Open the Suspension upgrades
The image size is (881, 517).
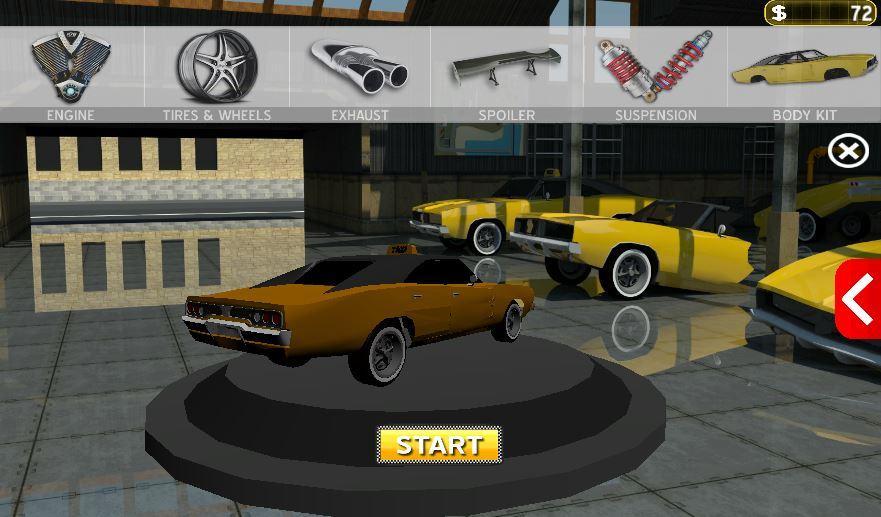[x=656, y=74]
